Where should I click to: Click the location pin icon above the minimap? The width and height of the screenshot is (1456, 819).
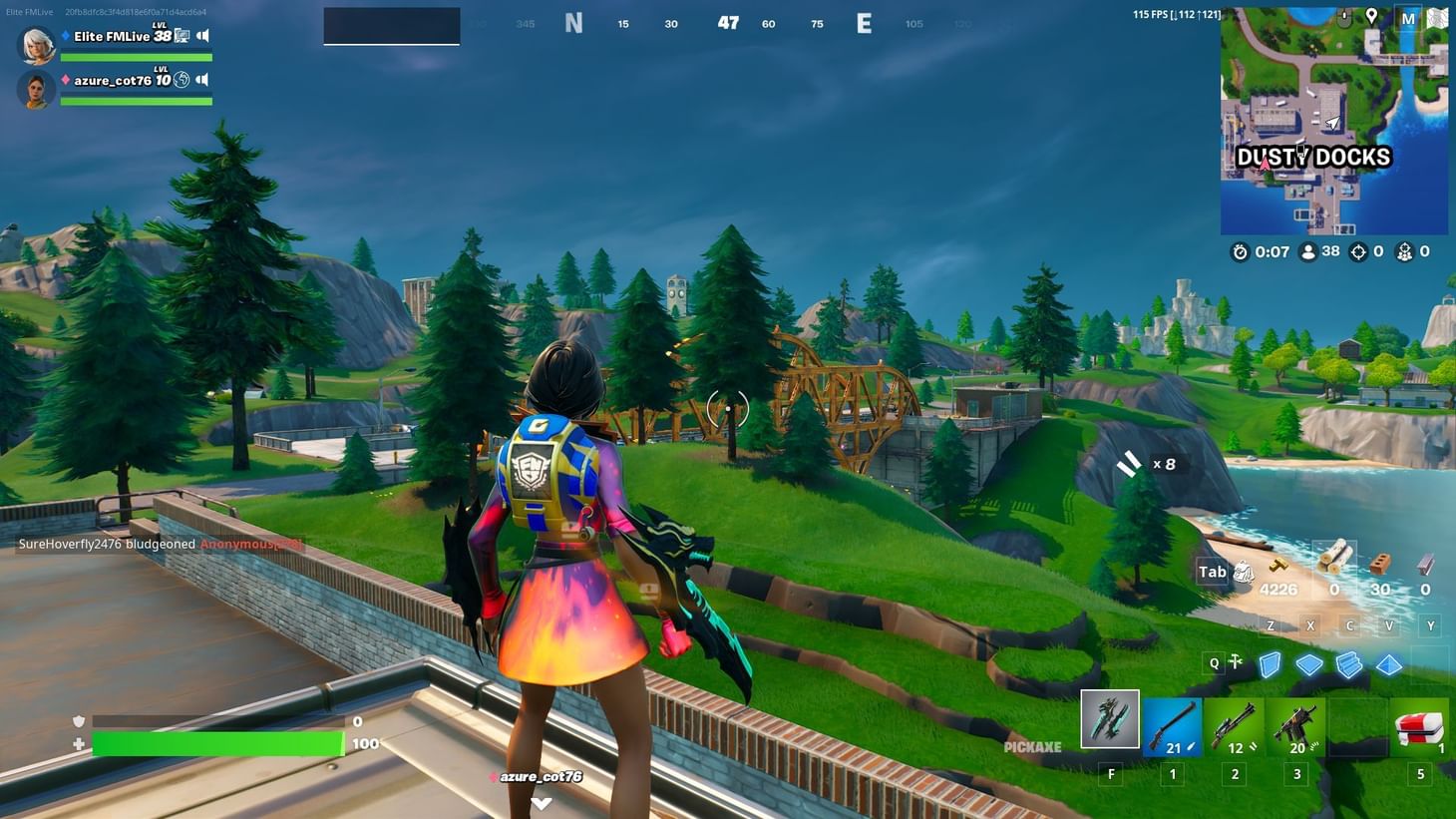tap(1372, 17)
